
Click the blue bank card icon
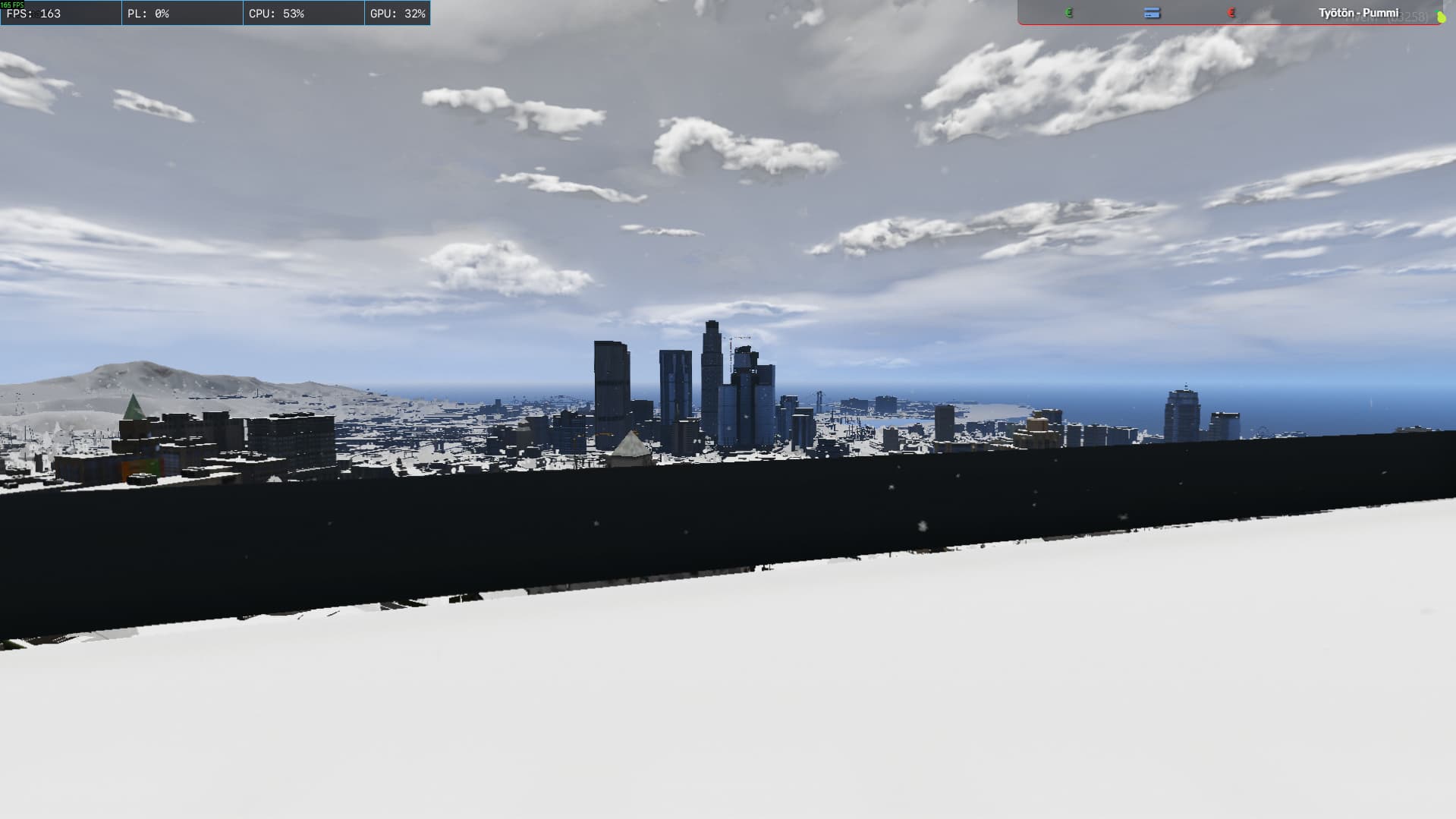1152,13
